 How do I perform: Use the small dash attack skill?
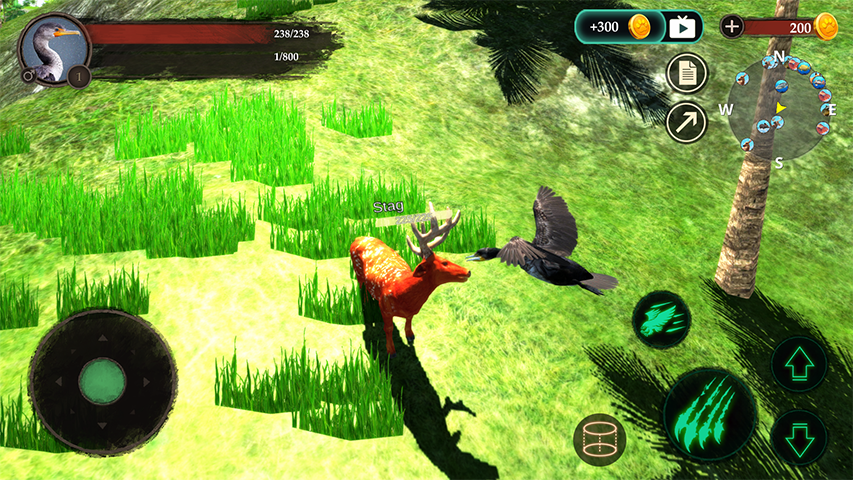pyautogui.click(x=661, y=319)
